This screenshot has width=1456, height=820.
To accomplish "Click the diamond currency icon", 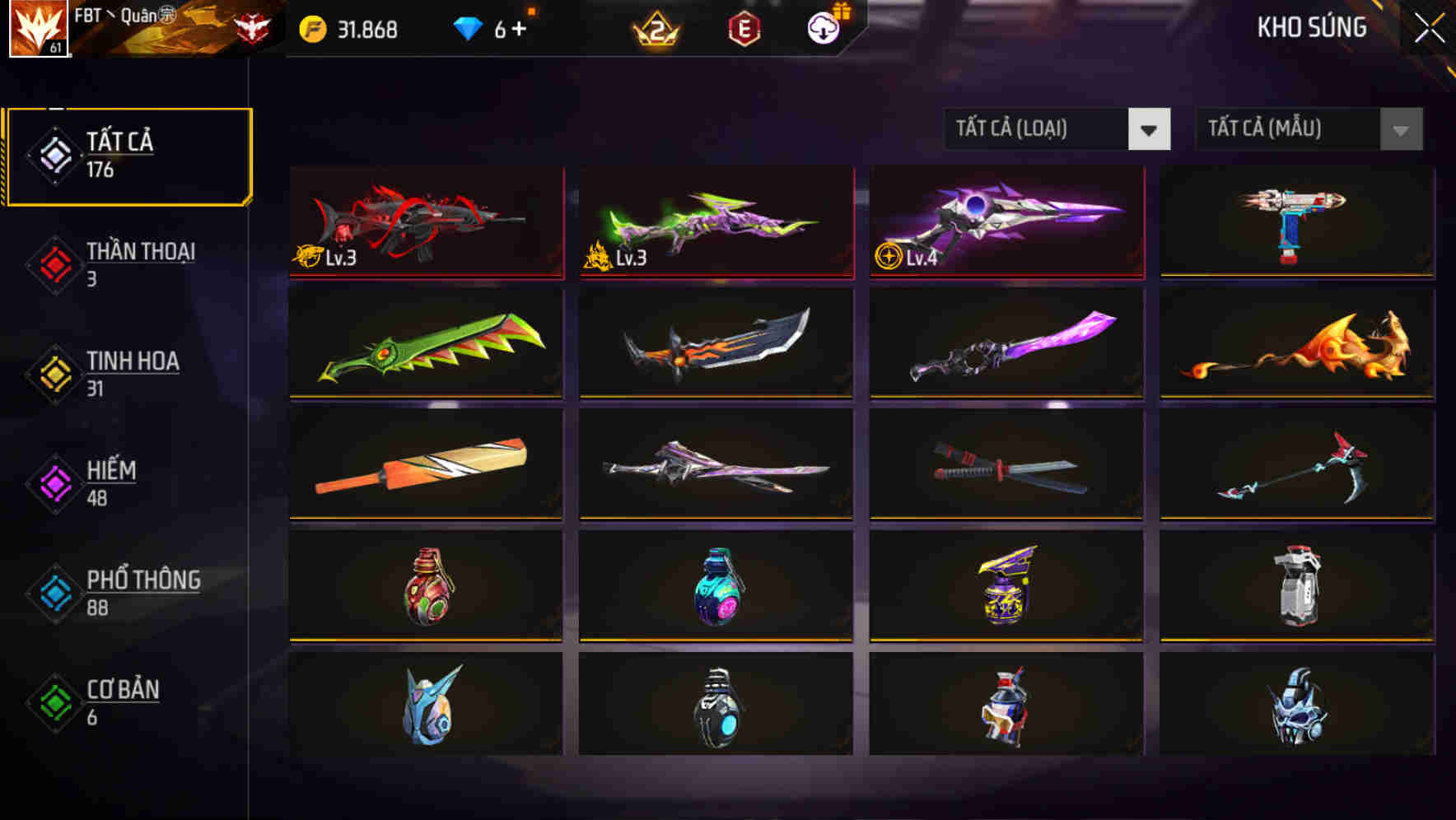I will 469,28.
